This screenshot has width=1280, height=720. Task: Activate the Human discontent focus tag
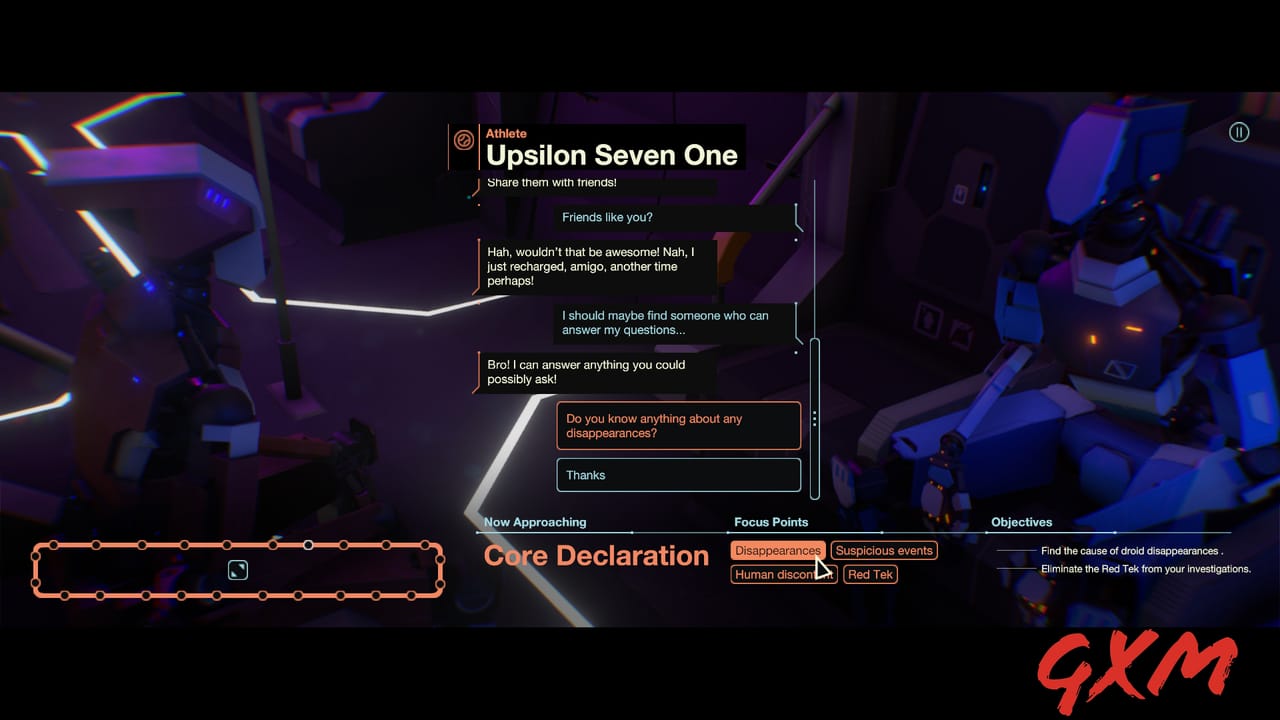pyautogui.click(x=783, y=574)
